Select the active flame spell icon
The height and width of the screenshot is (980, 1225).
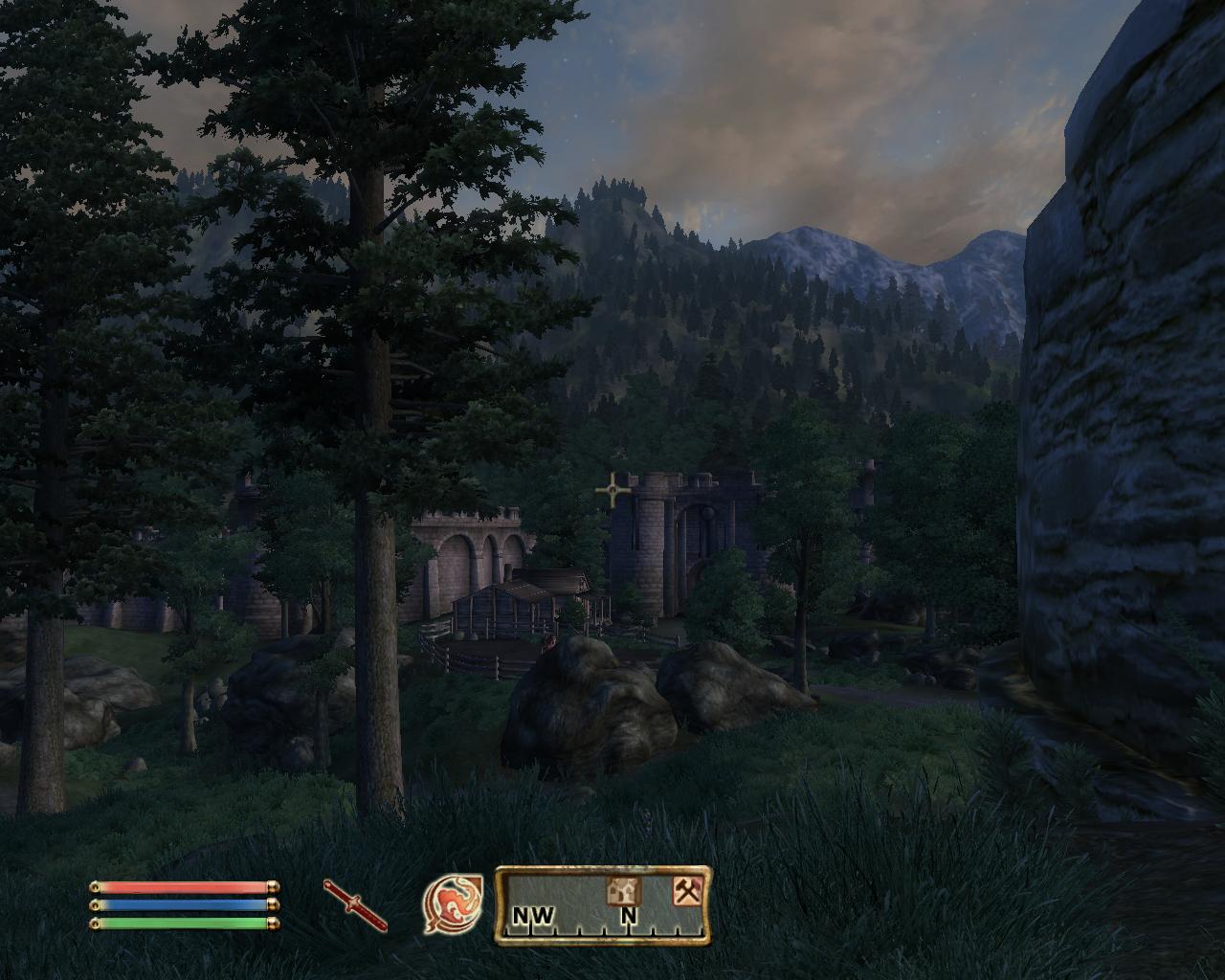point(453,905)
